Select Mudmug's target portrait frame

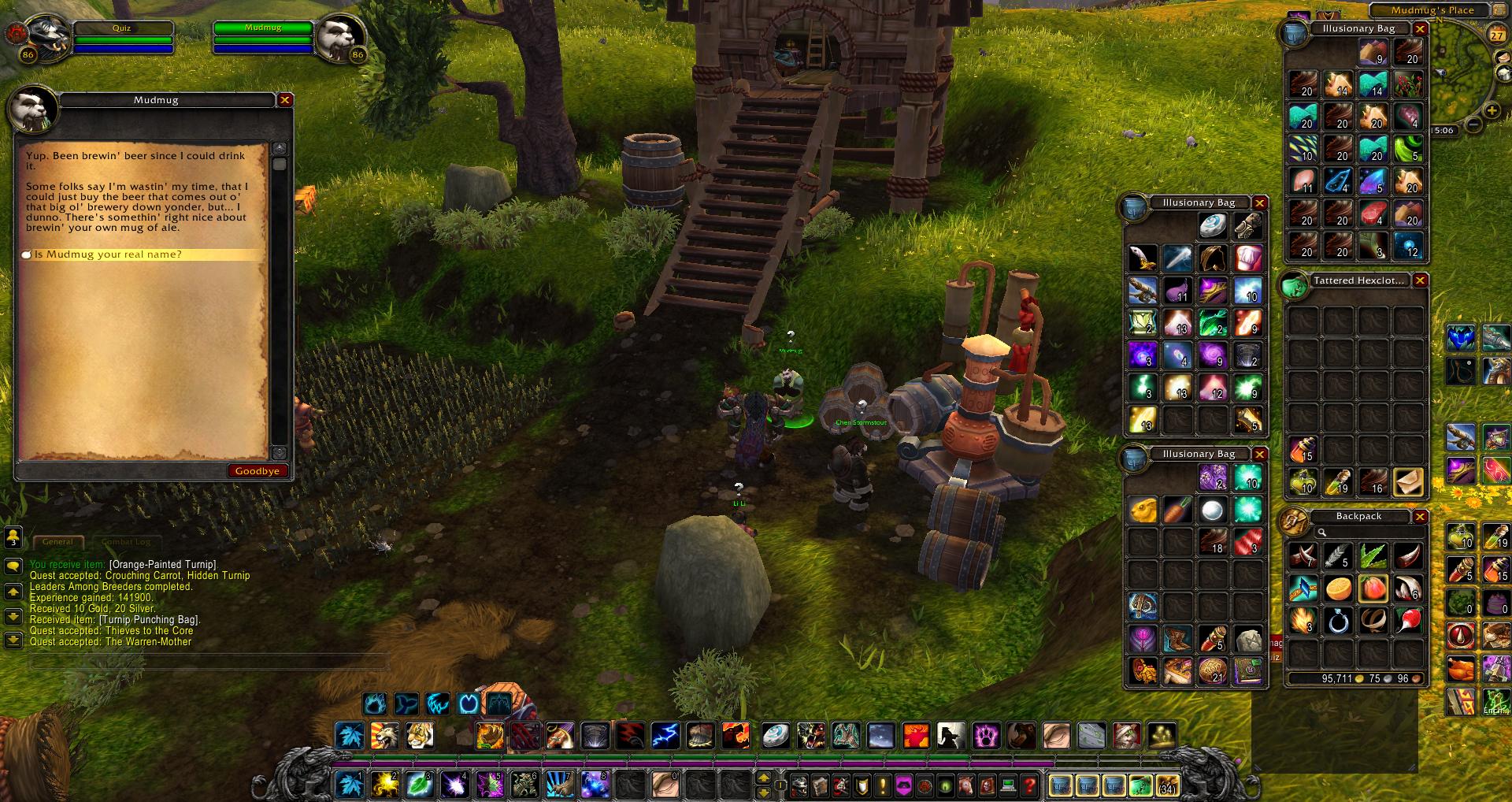[x=341, y=36]
